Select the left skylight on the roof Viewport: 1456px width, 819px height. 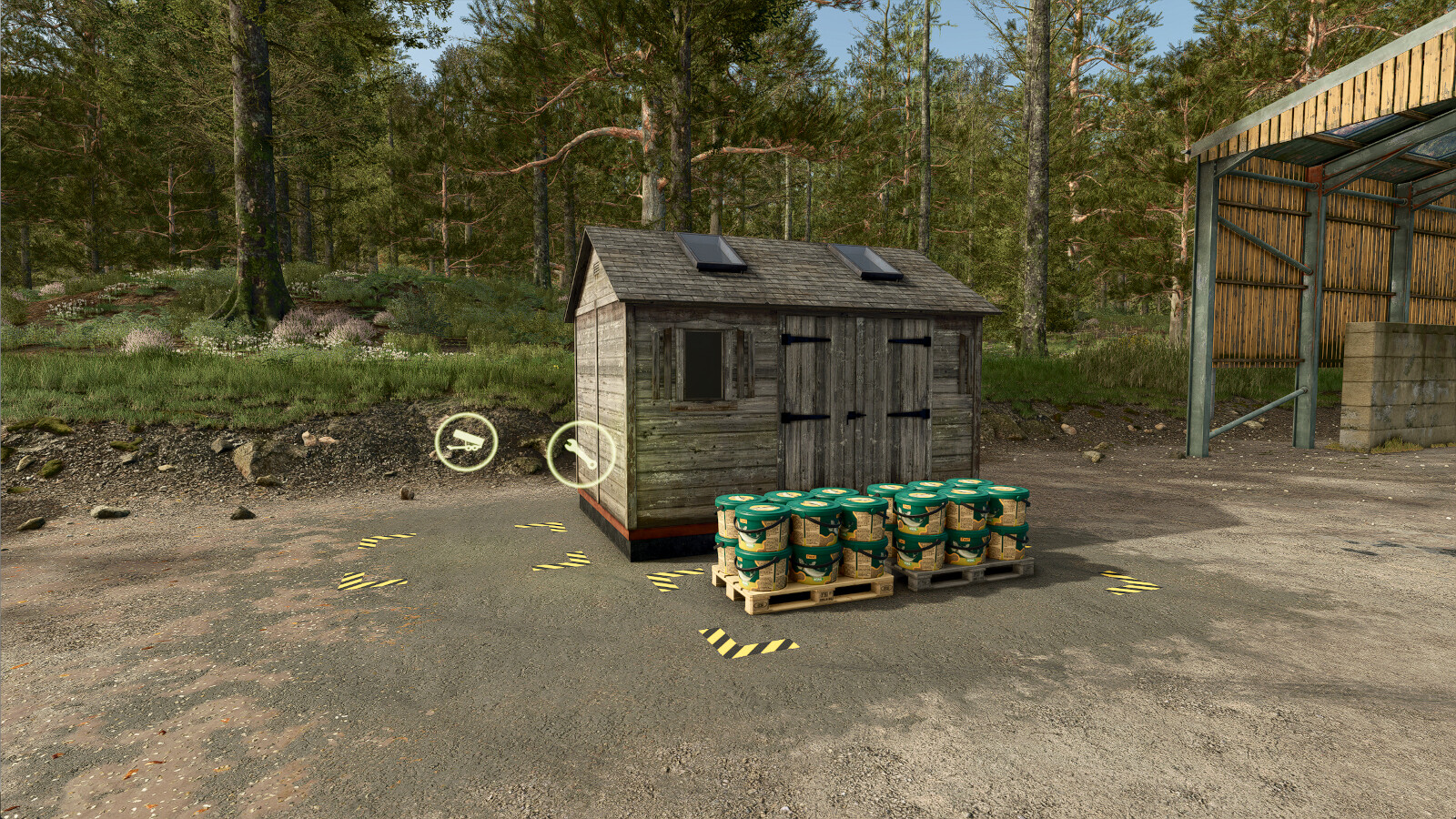[x=710, y=250]
